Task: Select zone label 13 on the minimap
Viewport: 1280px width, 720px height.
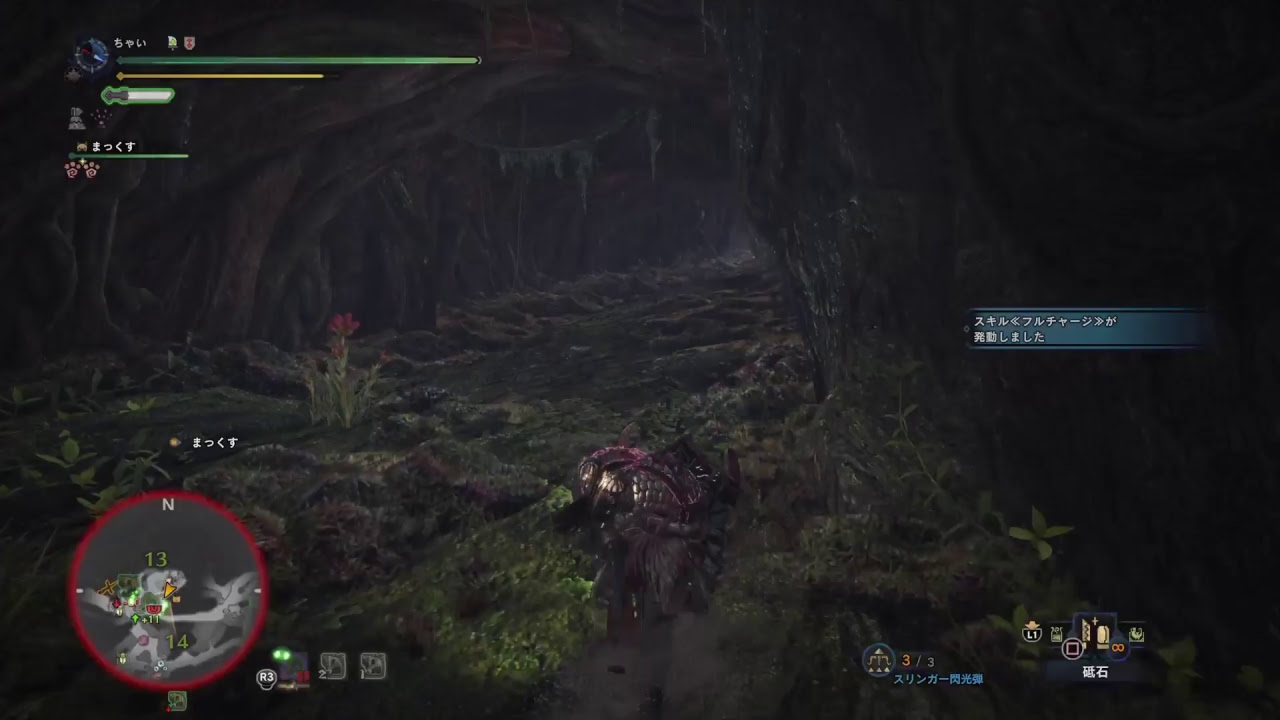Action: 155,558
